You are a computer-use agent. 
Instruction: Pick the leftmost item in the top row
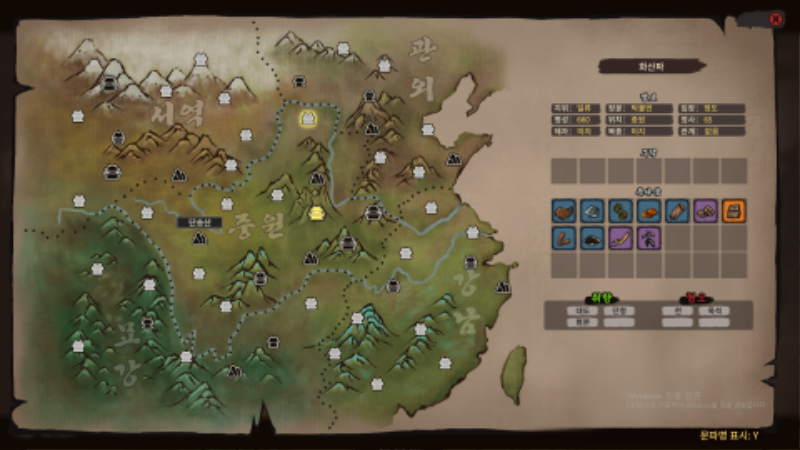coord(564,211)
